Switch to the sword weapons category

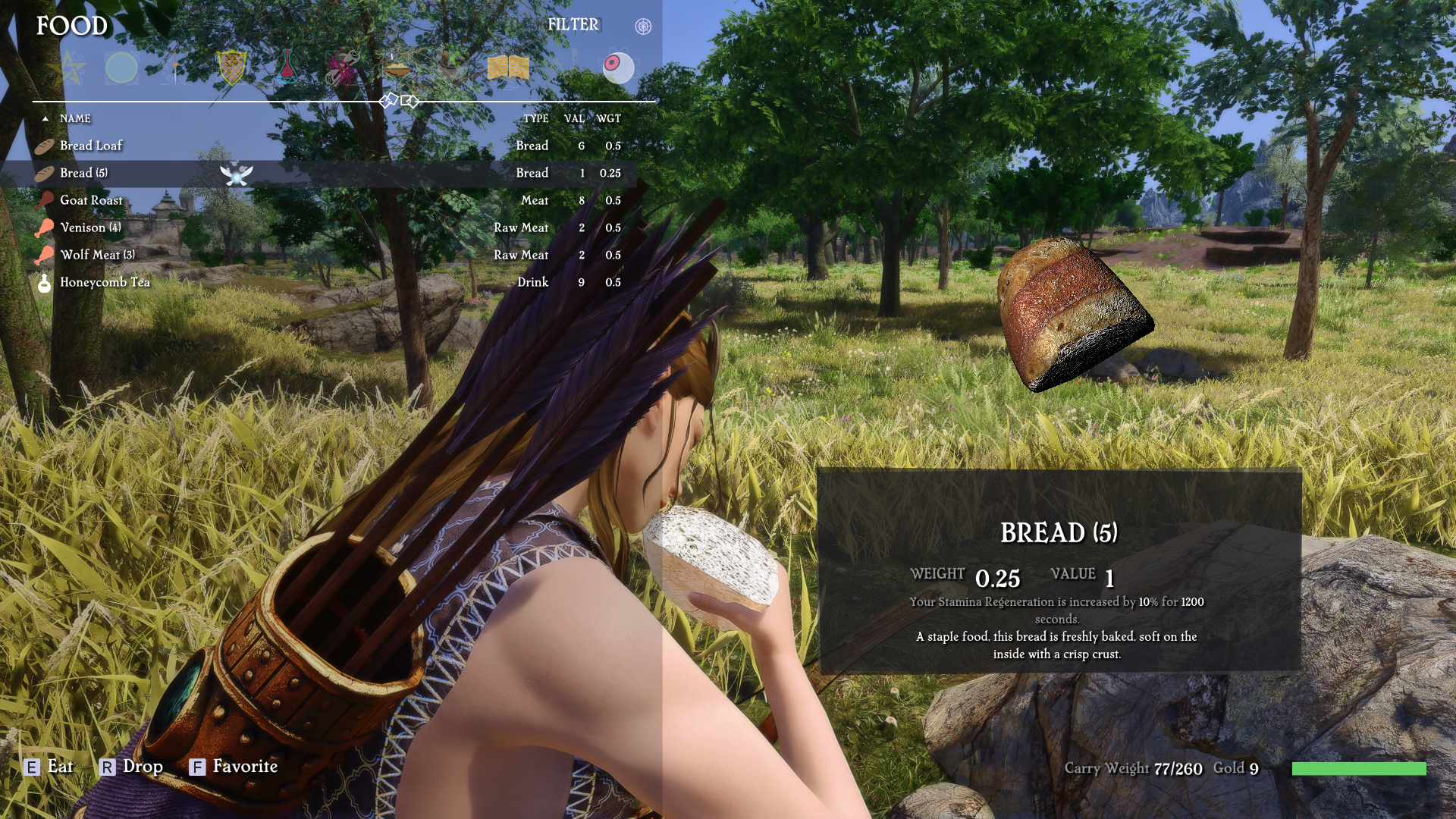point(175,68)
